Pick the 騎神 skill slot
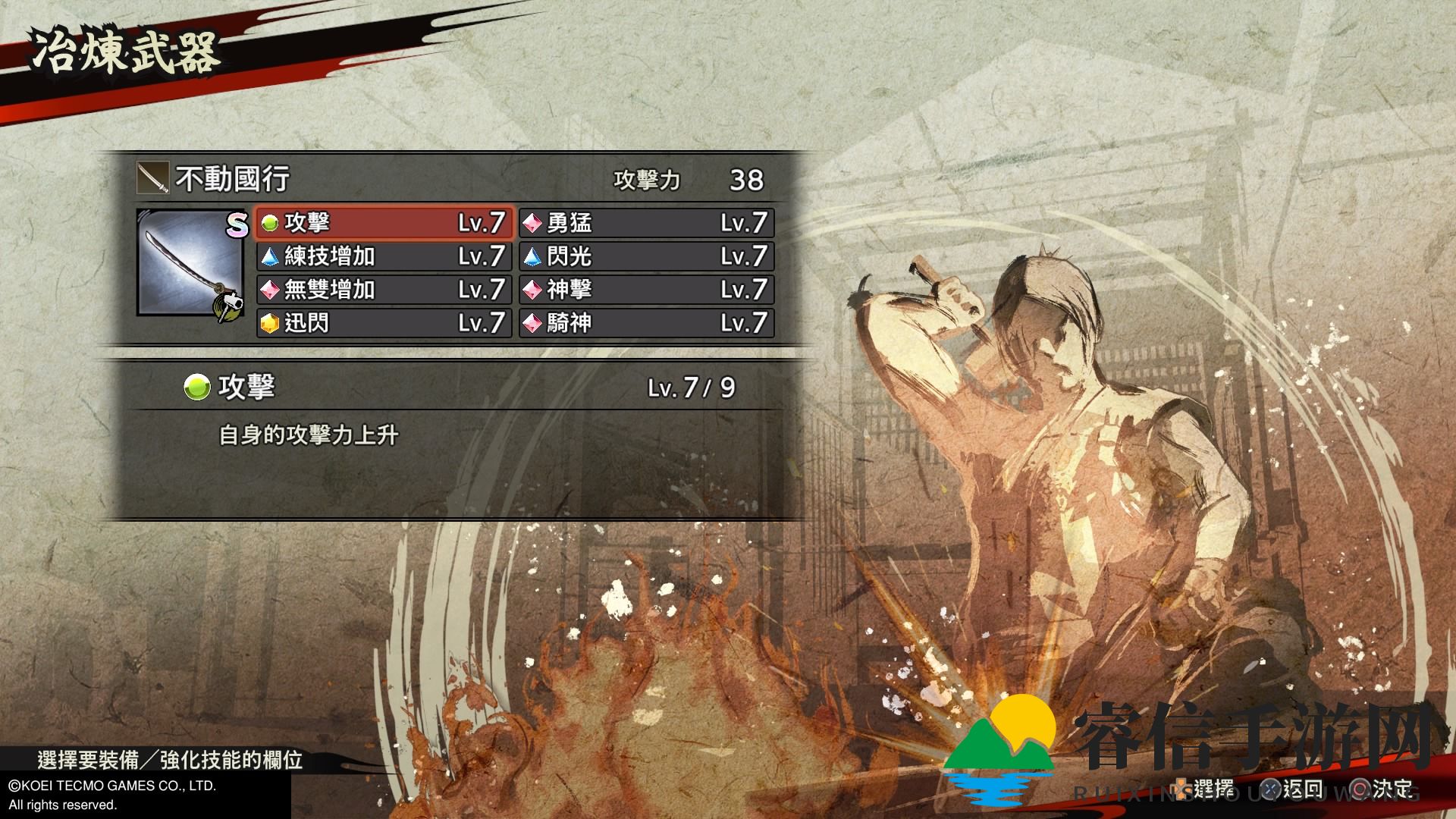 646,323
